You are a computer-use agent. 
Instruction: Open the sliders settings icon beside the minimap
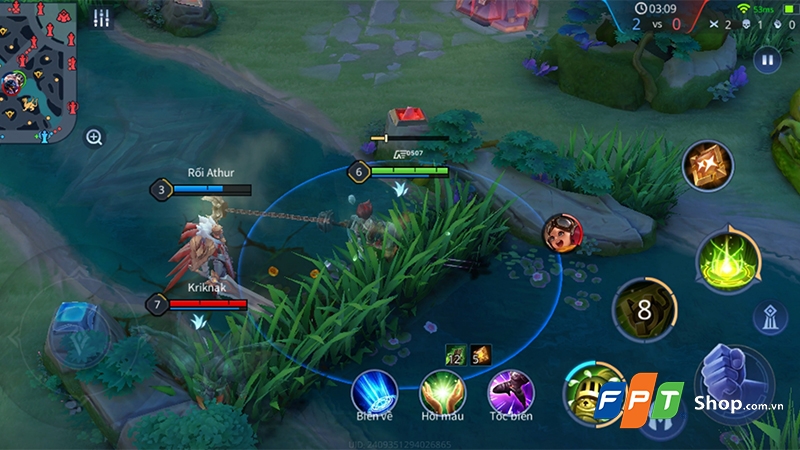[x=100, y=18]
